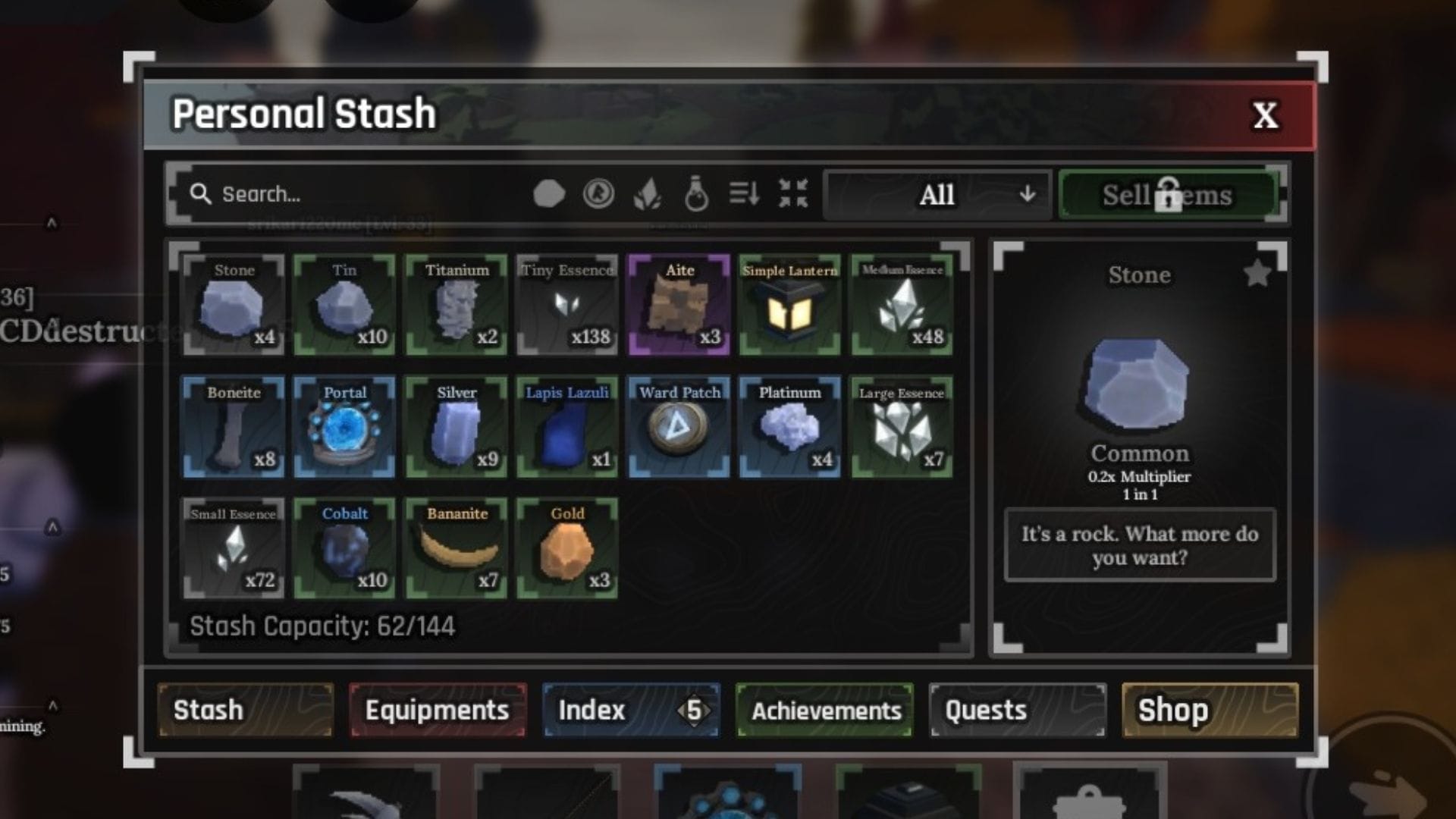
Task: Switch to the Equipments tab
Action: (x=437, y=710)
